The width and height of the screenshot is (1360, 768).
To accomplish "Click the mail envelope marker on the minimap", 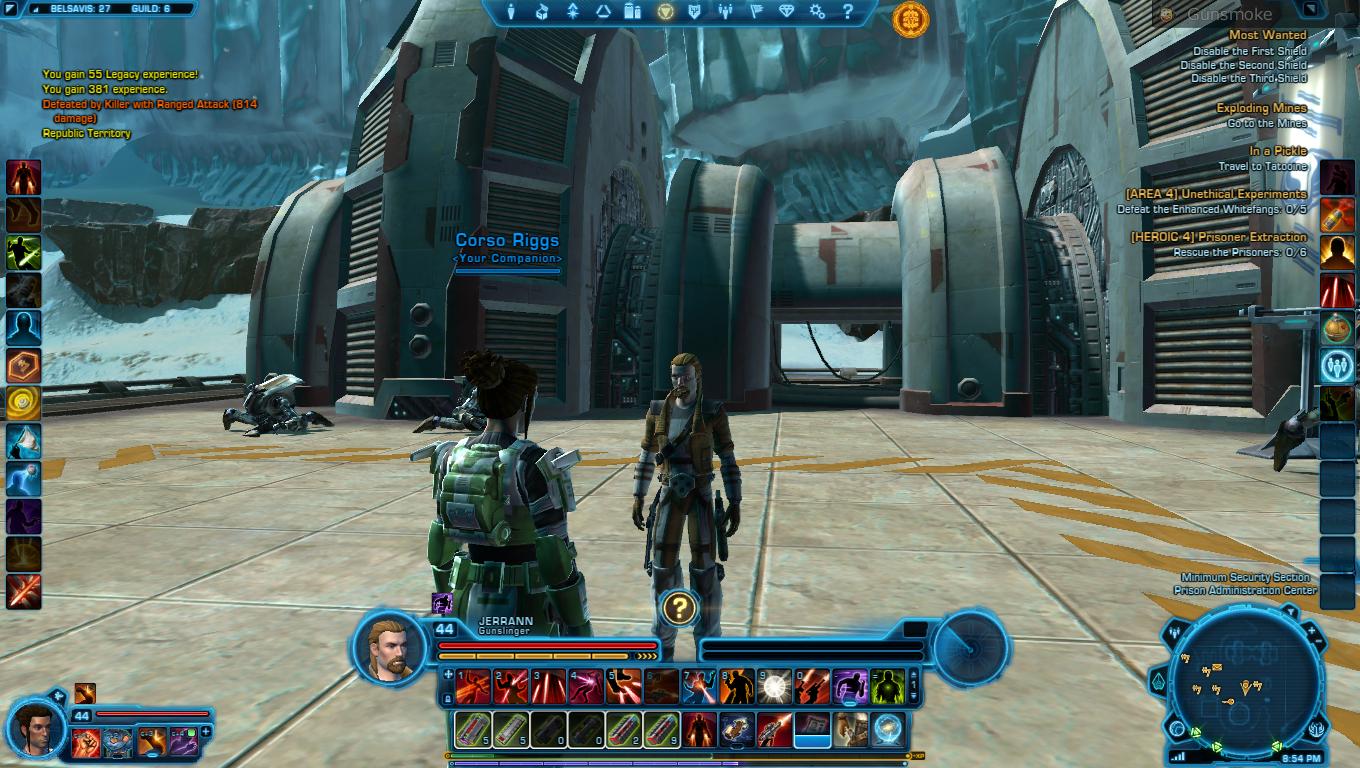I will click(x=1217, y=667).
